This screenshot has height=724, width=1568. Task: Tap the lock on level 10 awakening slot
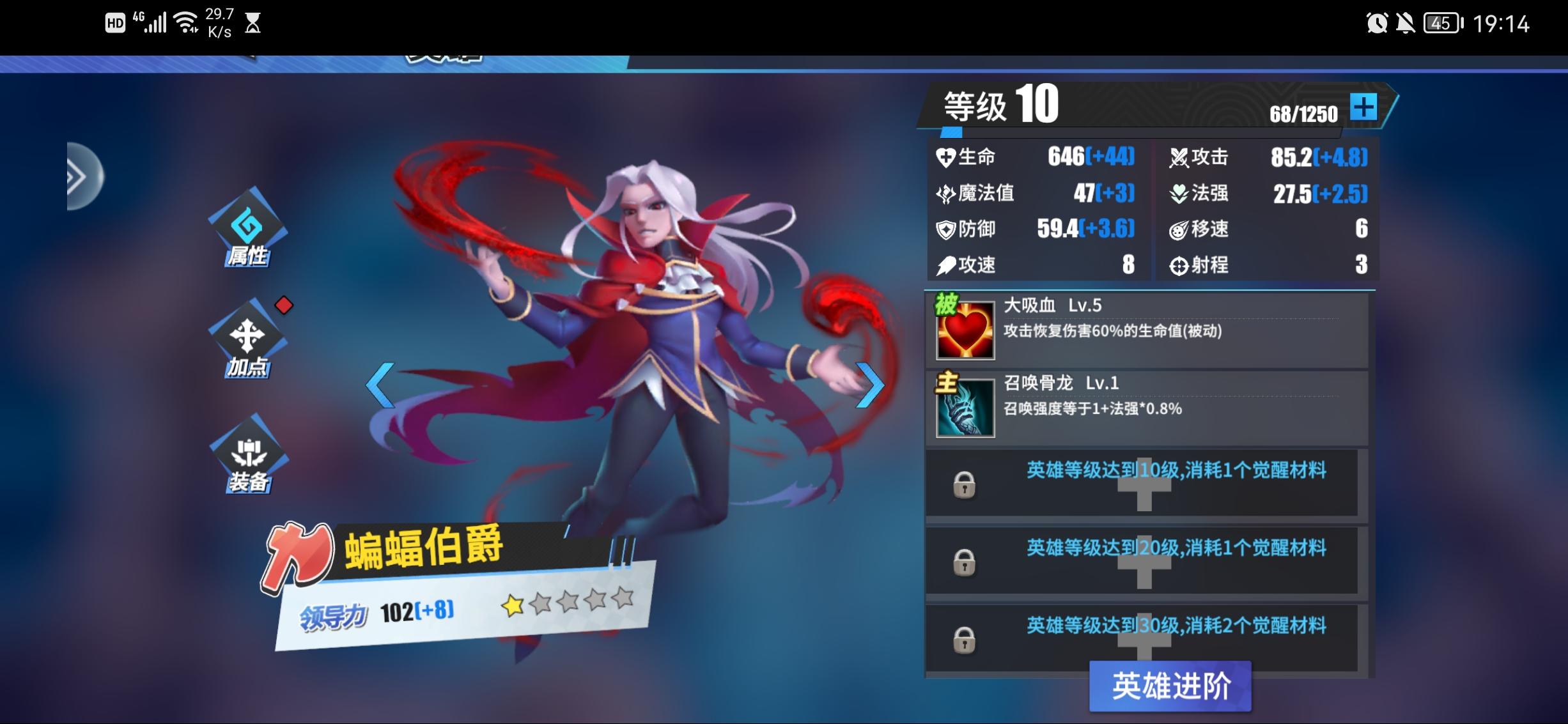[x=965, y=486]
